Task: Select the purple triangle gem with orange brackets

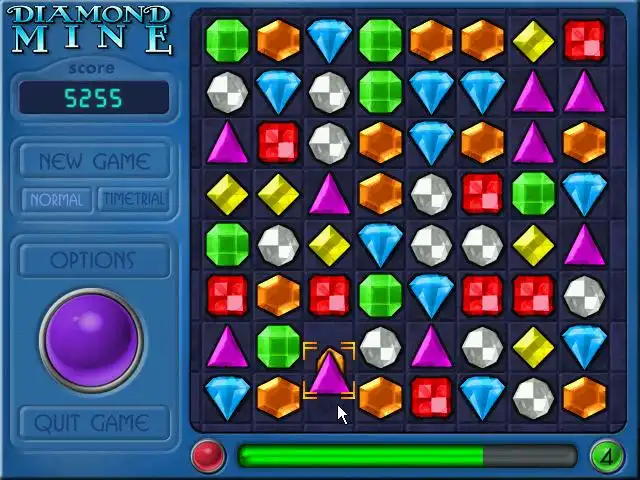Action: (328, 372)
